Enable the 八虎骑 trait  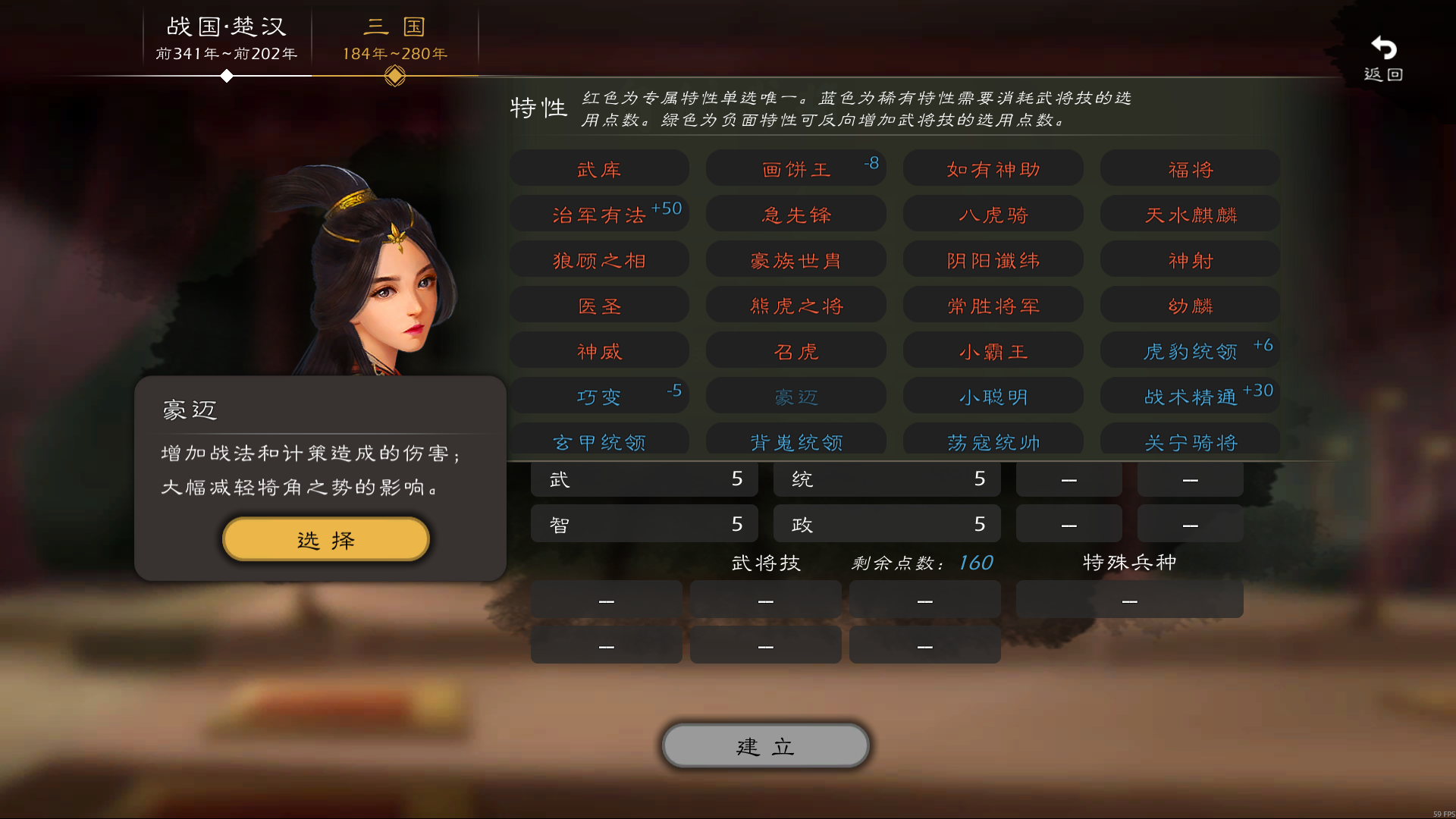[x=993, y=214]
